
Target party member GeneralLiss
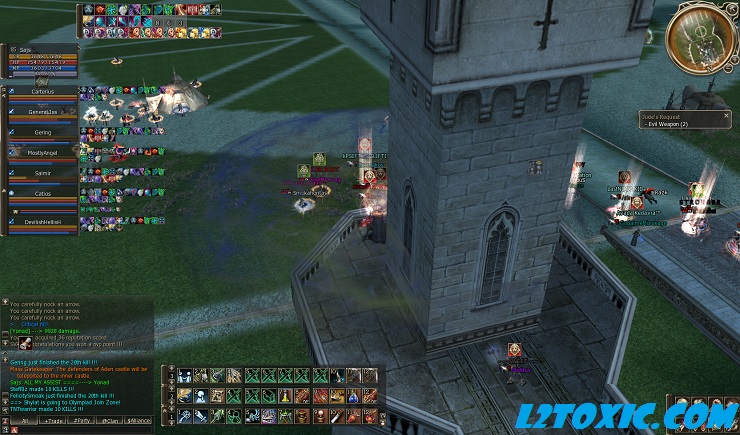pyautogui.click(x=42, y=112)
